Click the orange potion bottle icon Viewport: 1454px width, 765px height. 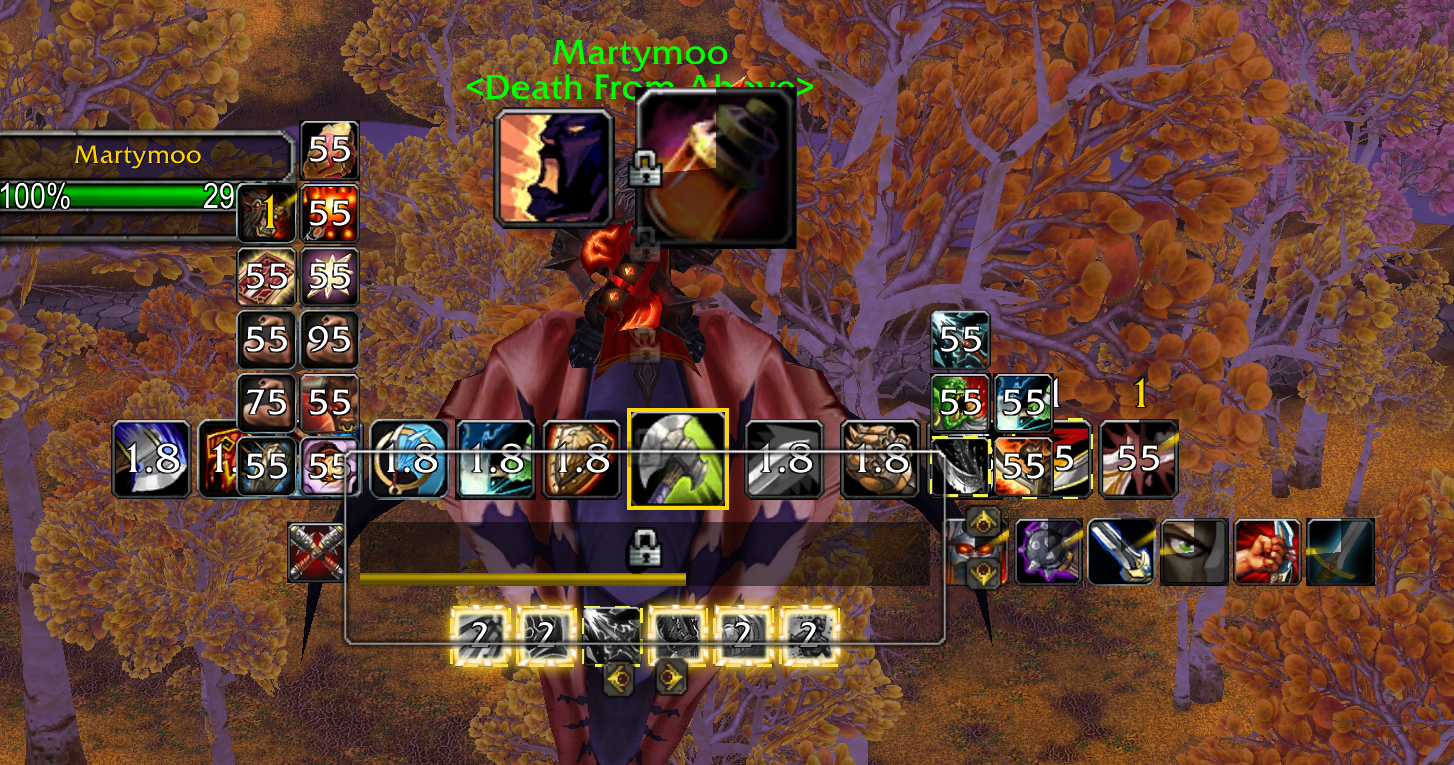point(716,168)
